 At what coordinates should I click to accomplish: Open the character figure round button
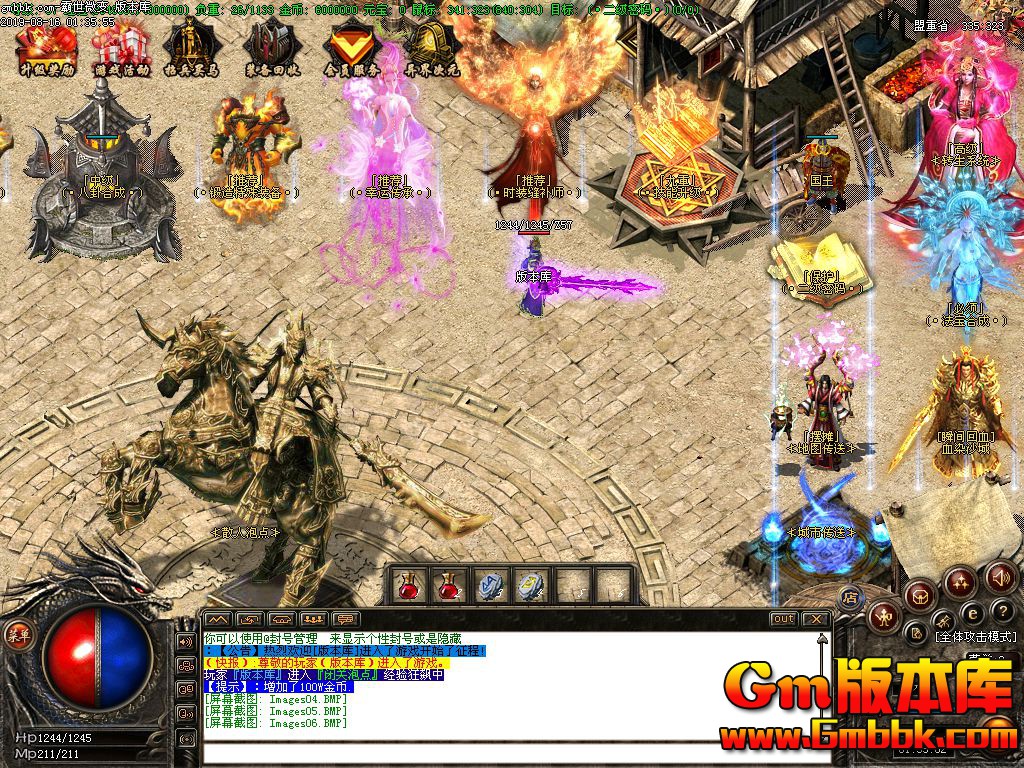point(883,616)
